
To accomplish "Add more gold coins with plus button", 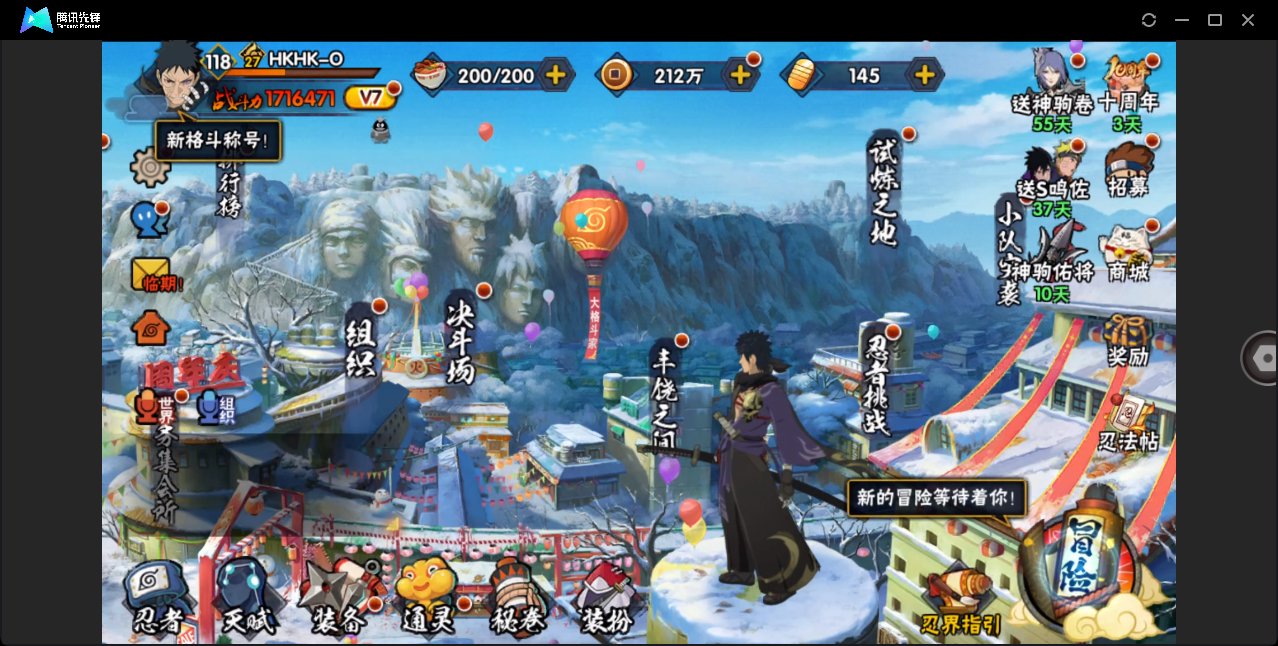I will [740, 75].
